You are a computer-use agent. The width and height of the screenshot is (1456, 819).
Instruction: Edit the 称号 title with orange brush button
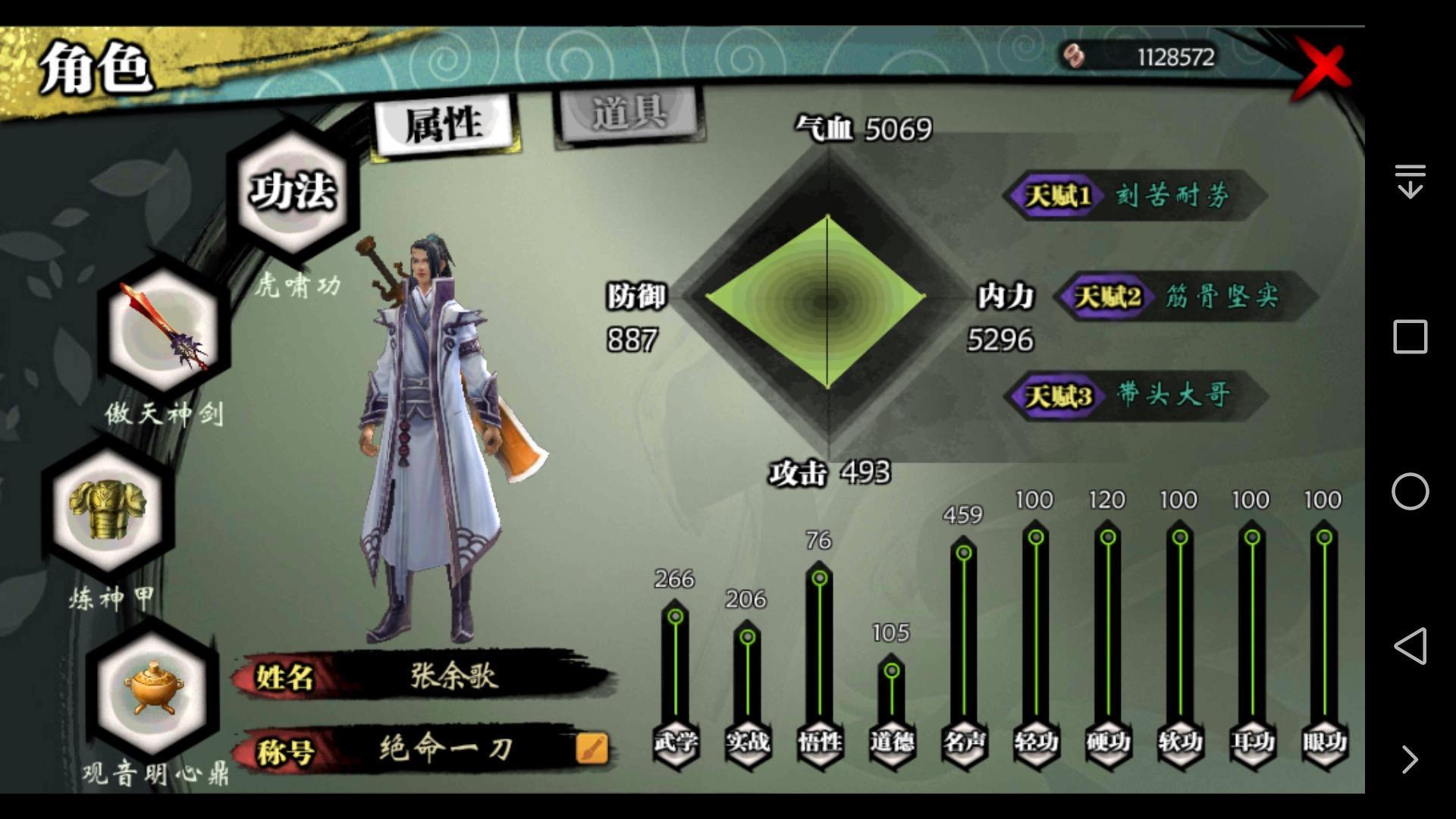click(591, 748)
